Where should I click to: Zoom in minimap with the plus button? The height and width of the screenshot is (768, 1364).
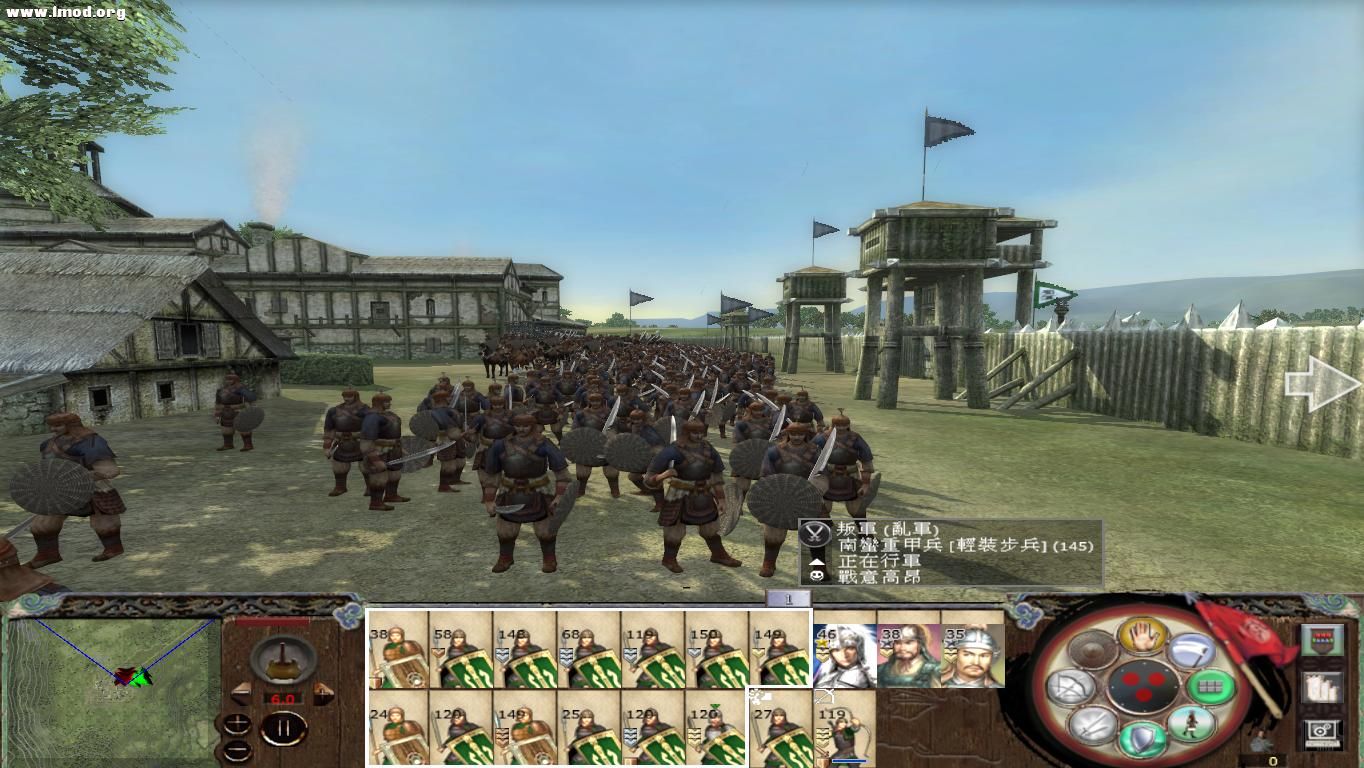237,724
